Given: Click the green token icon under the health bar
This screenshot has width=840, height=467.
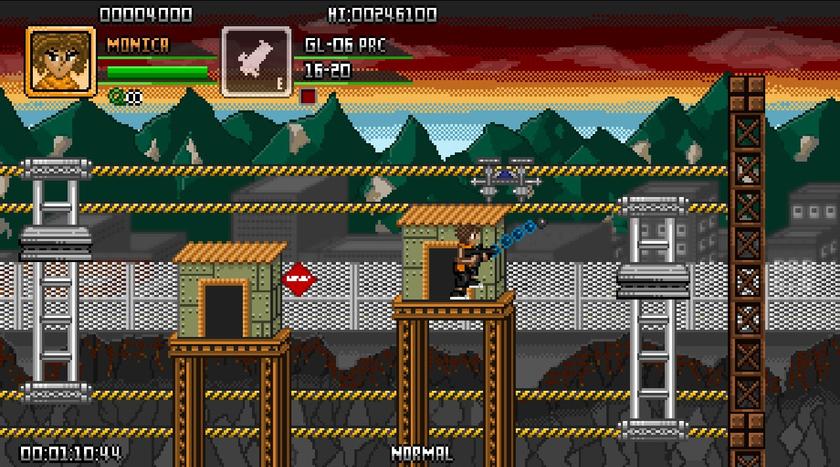Looking at the screenshot, I should 116,96.
